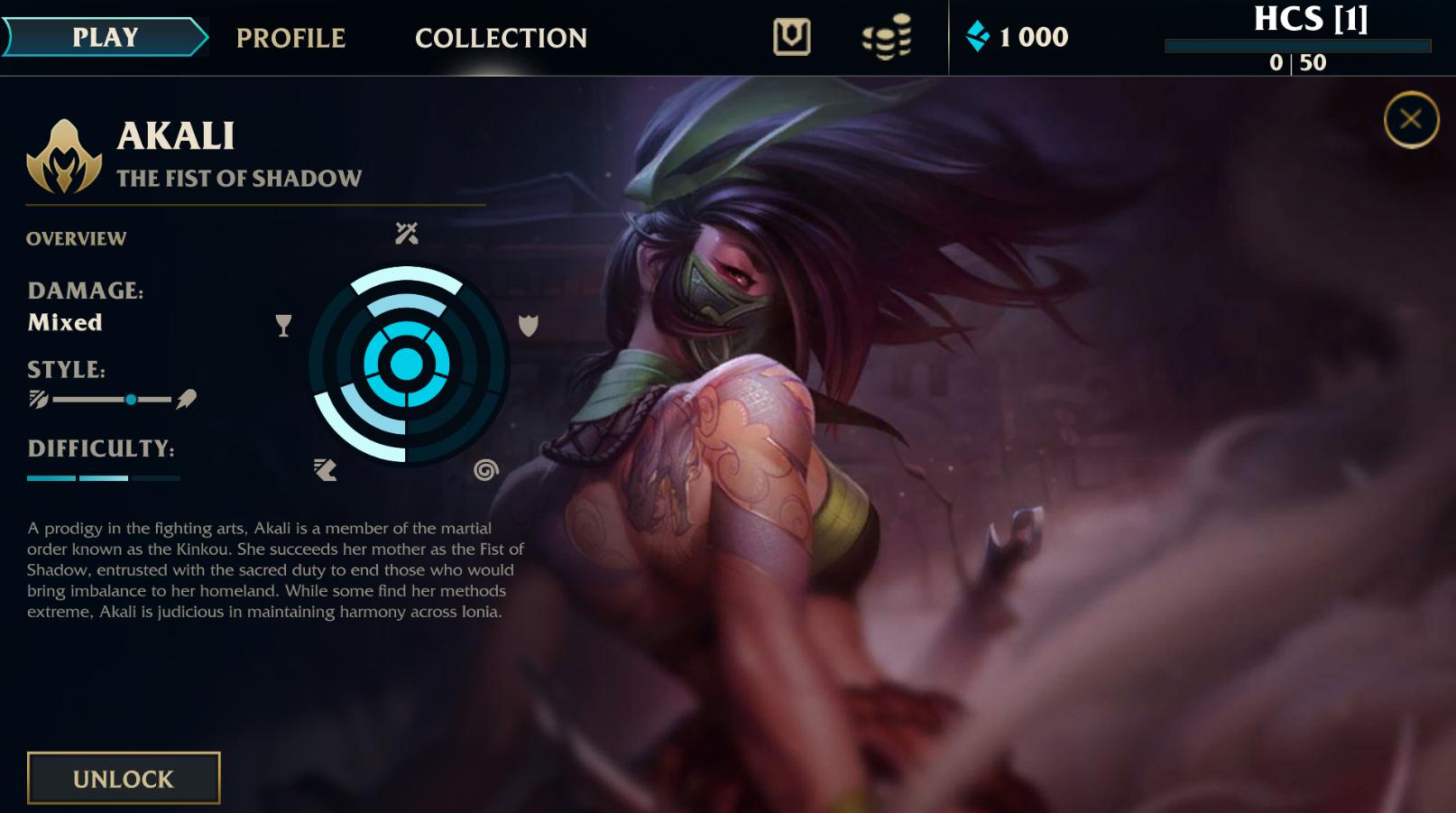Dismiss the Akali overview with the X
This screenshot has height=813, width=1456.
[1410, 120]
